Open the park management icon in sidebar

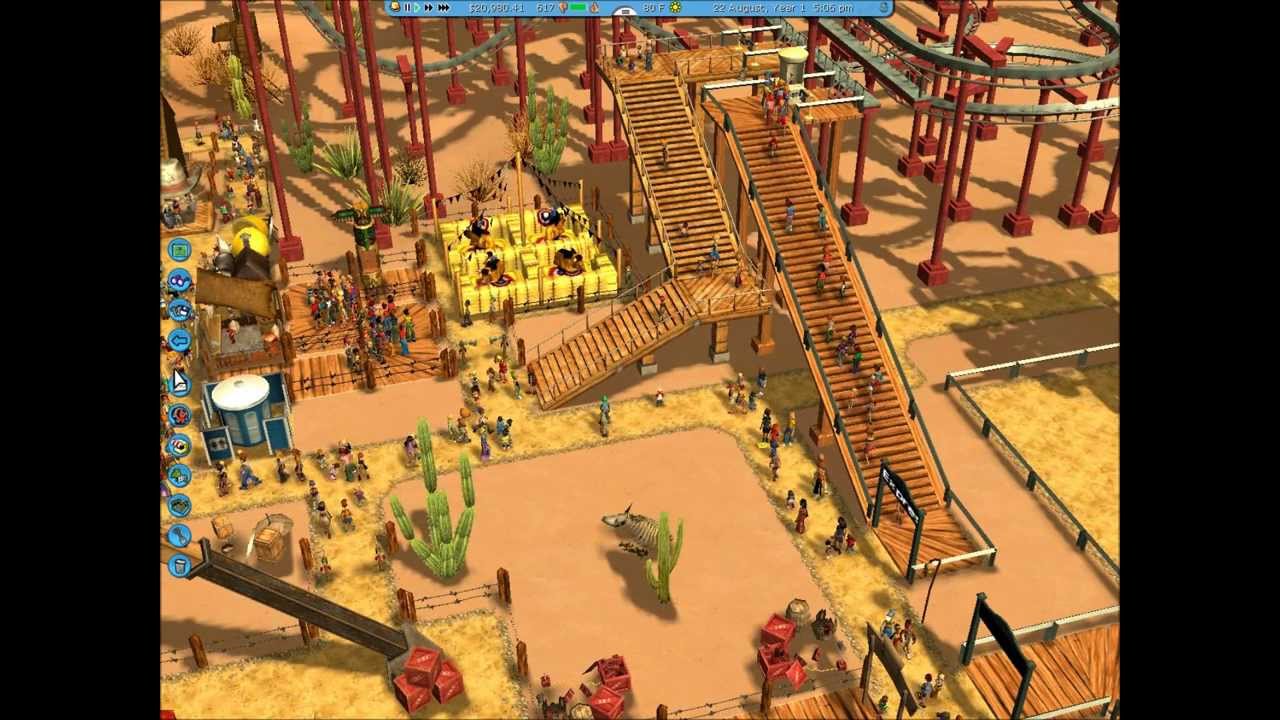click(180, 250)
